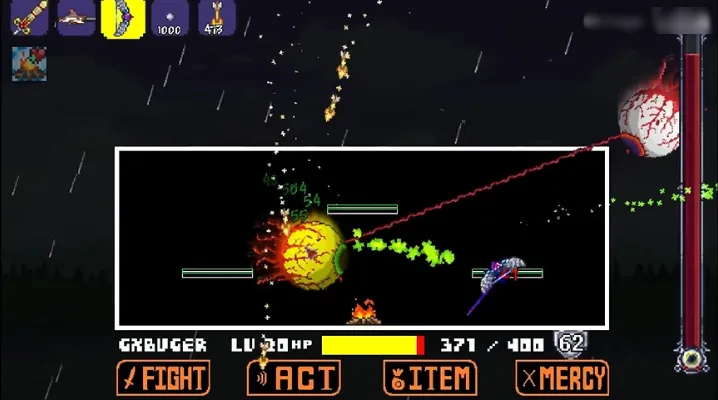The image size is (718, 400).
Task: Click the highlighted bow slot
Action: (123, 17)
